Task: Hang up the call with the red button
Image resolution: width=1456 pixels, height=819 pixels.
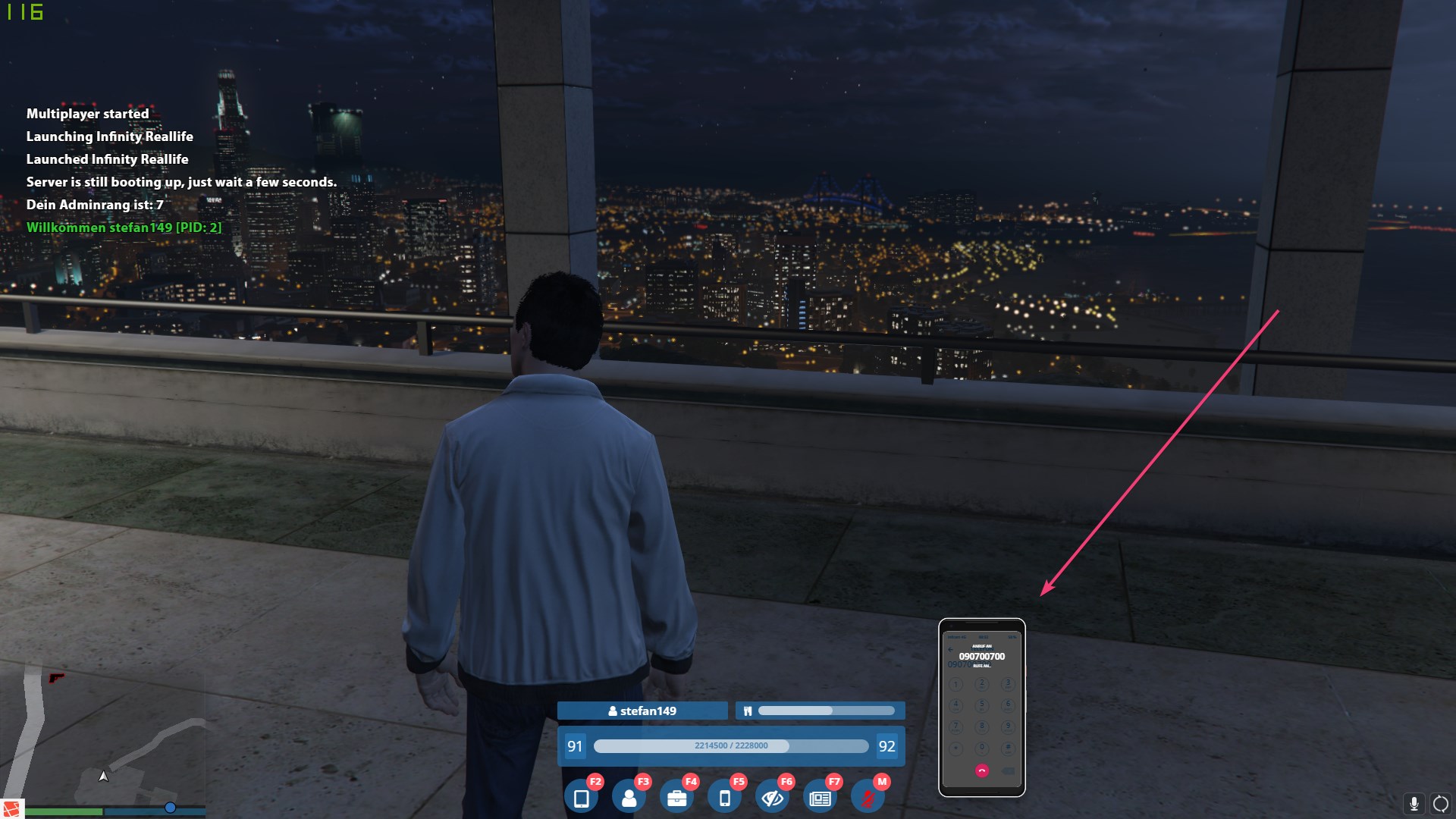Action: (982, 770)
